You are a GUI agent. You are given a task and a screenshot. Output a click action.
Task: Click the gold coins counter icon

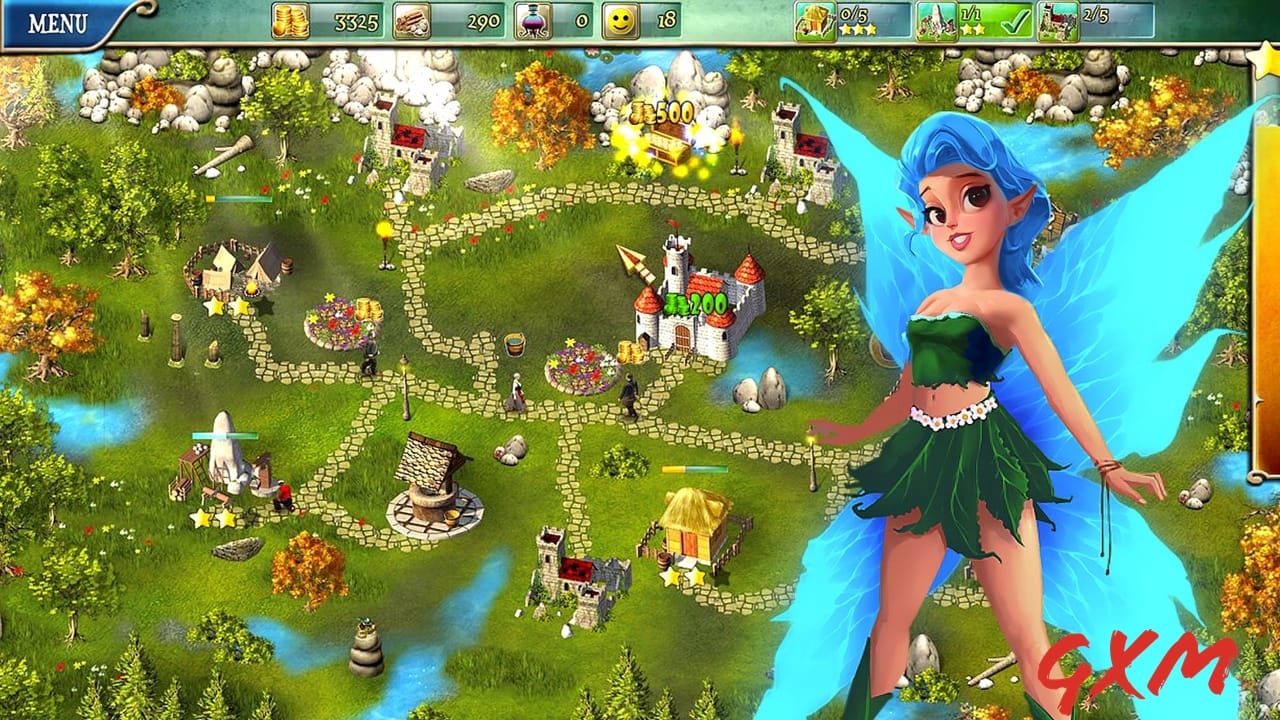point(290,22)
